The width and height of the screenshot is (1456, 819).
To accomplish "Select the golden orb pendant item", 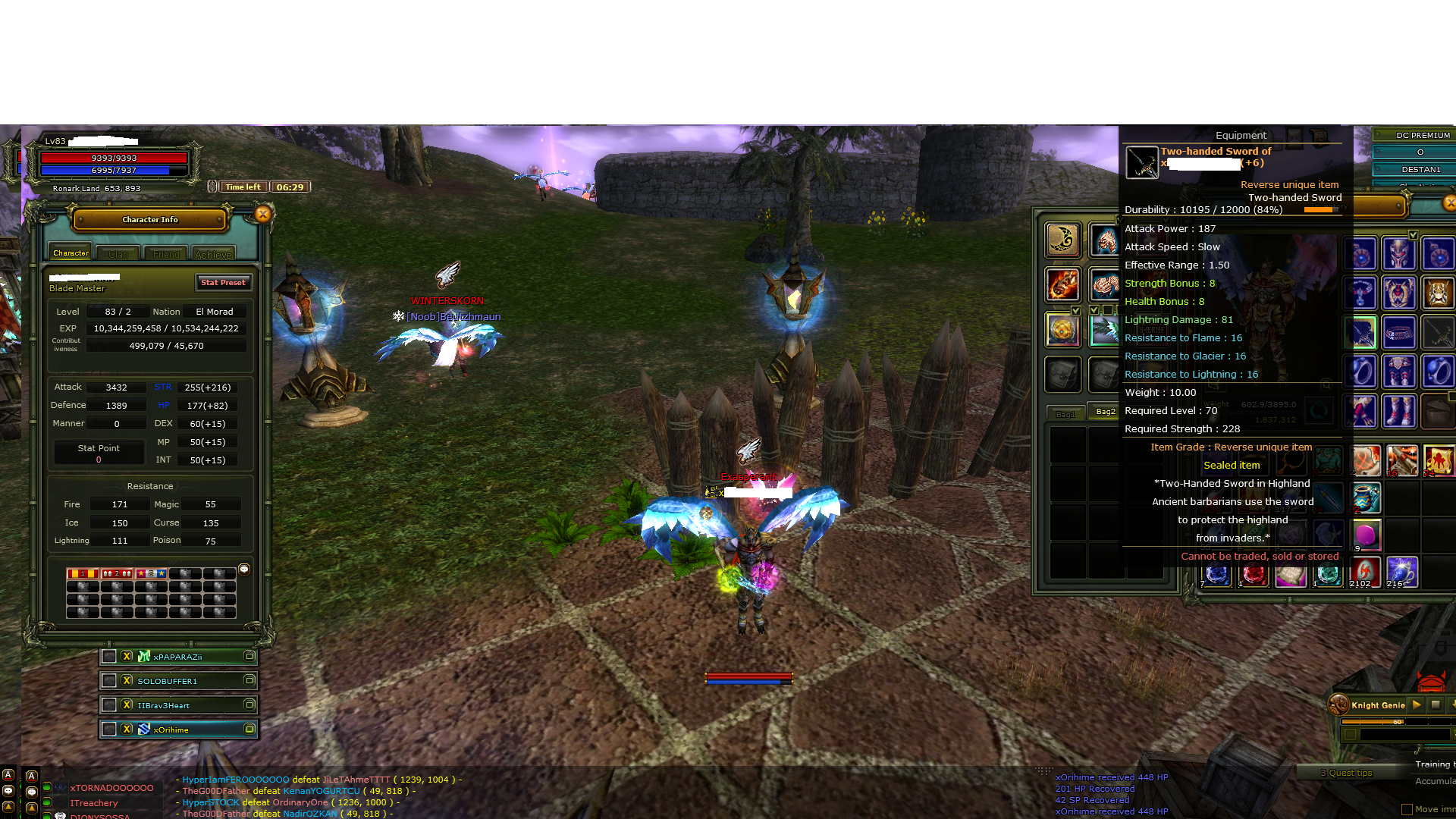I will point(1062,331).
